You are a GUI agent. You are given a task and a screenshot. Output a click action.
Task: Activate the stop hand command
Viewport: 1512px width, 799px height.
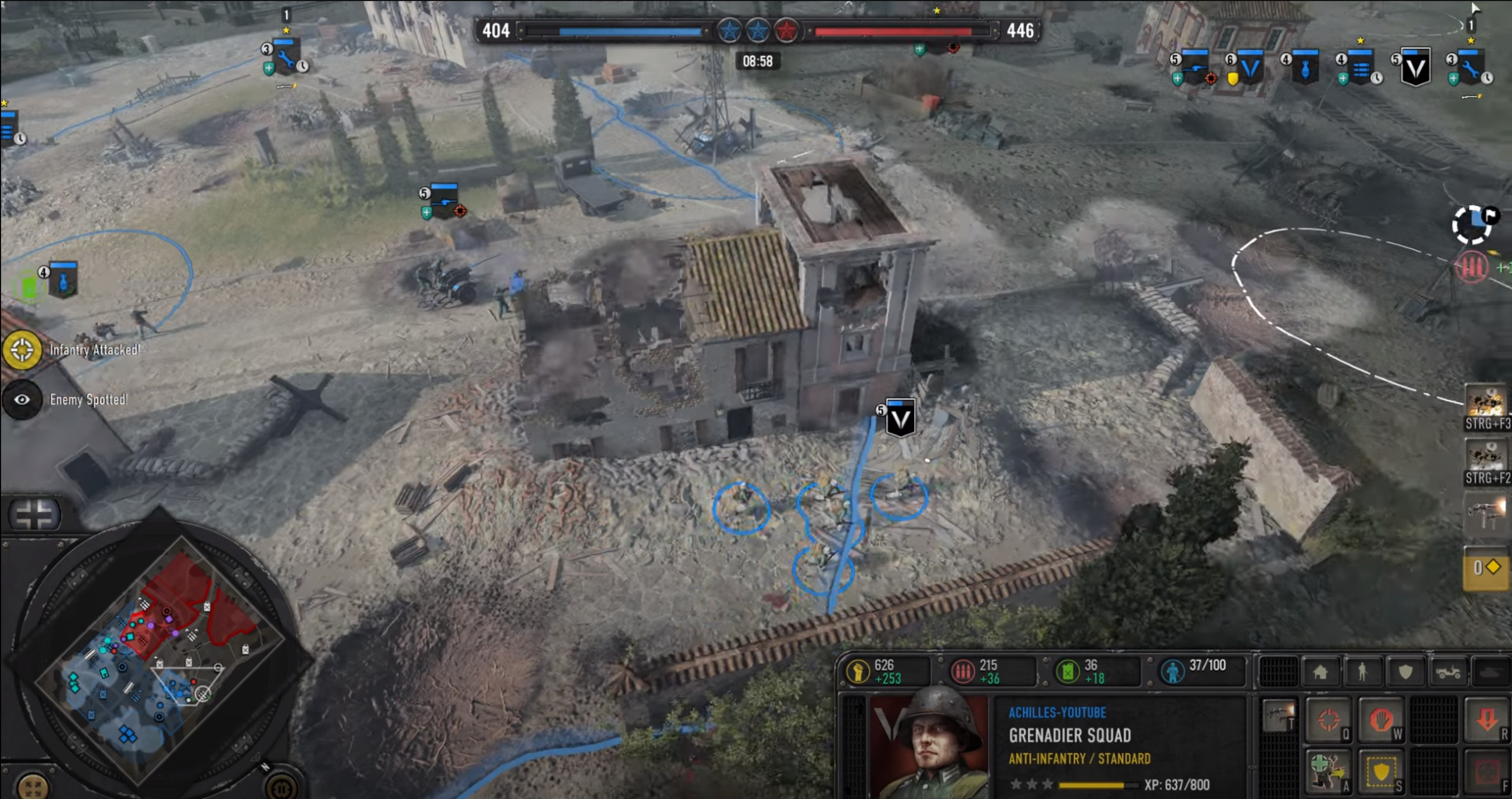tap(1381, 720)
